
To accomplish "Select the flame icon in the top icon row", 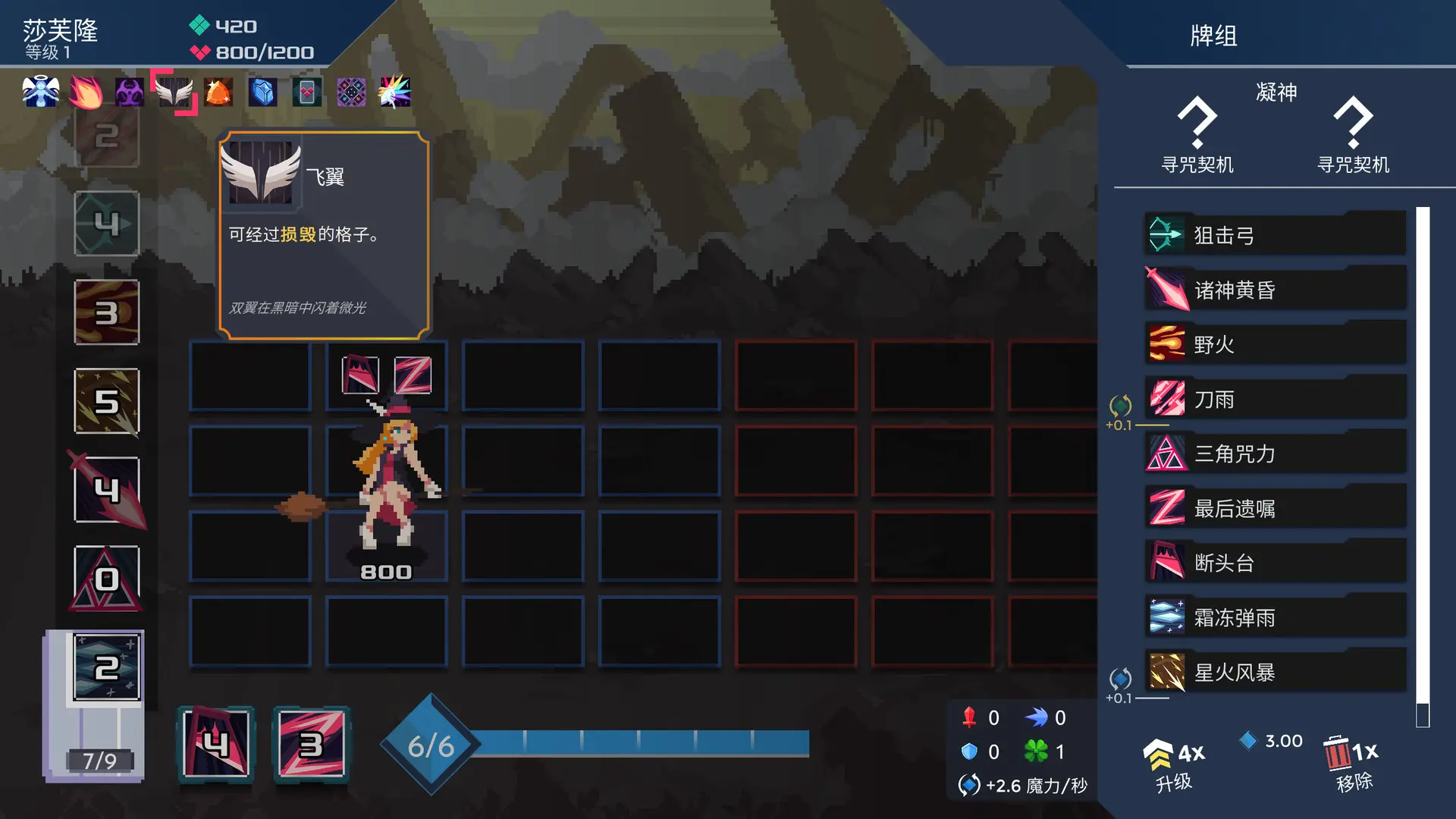I will (86, 91).
